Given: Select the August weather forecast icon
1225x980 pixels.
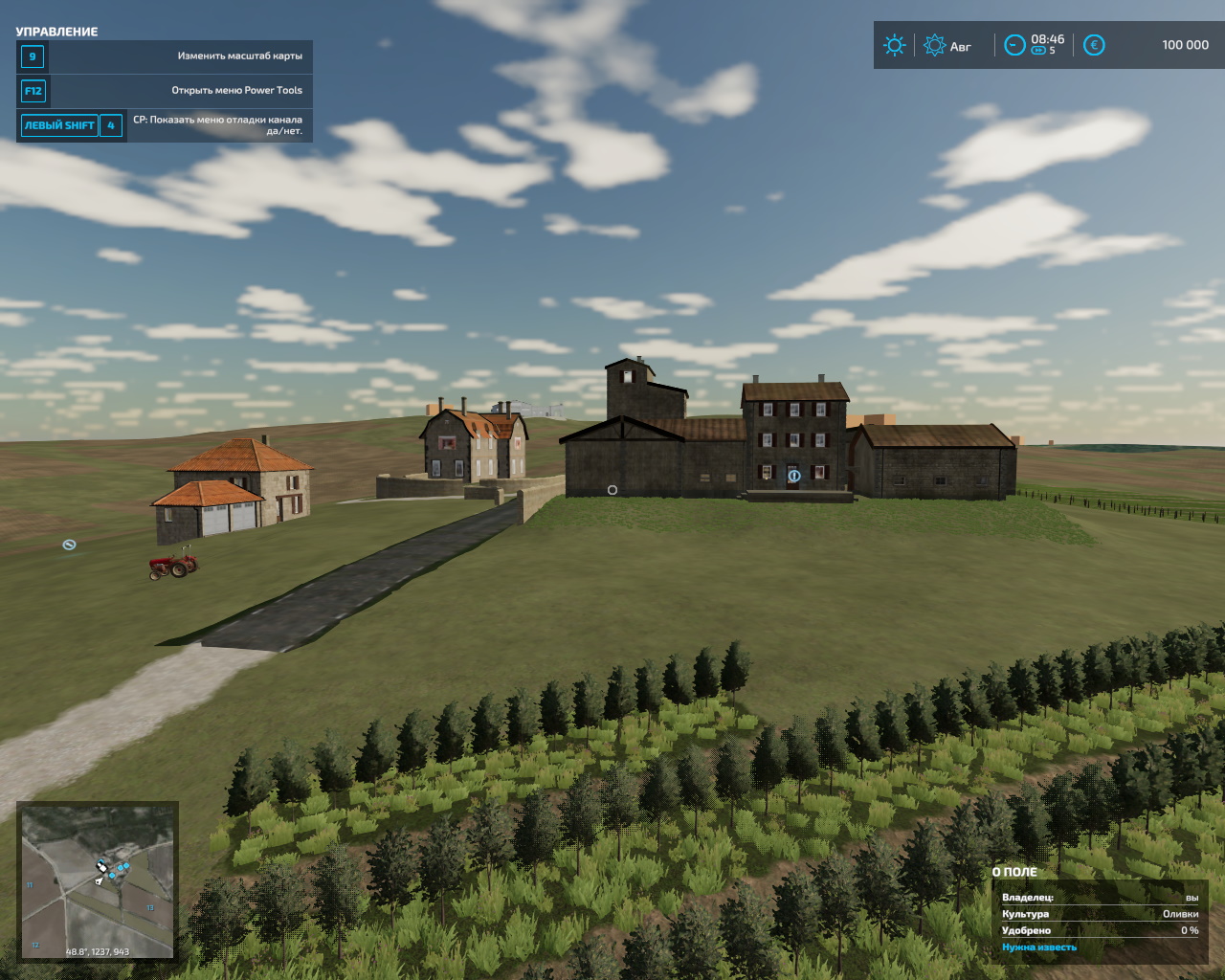Looking at the screenshot, I should point(934,44).
